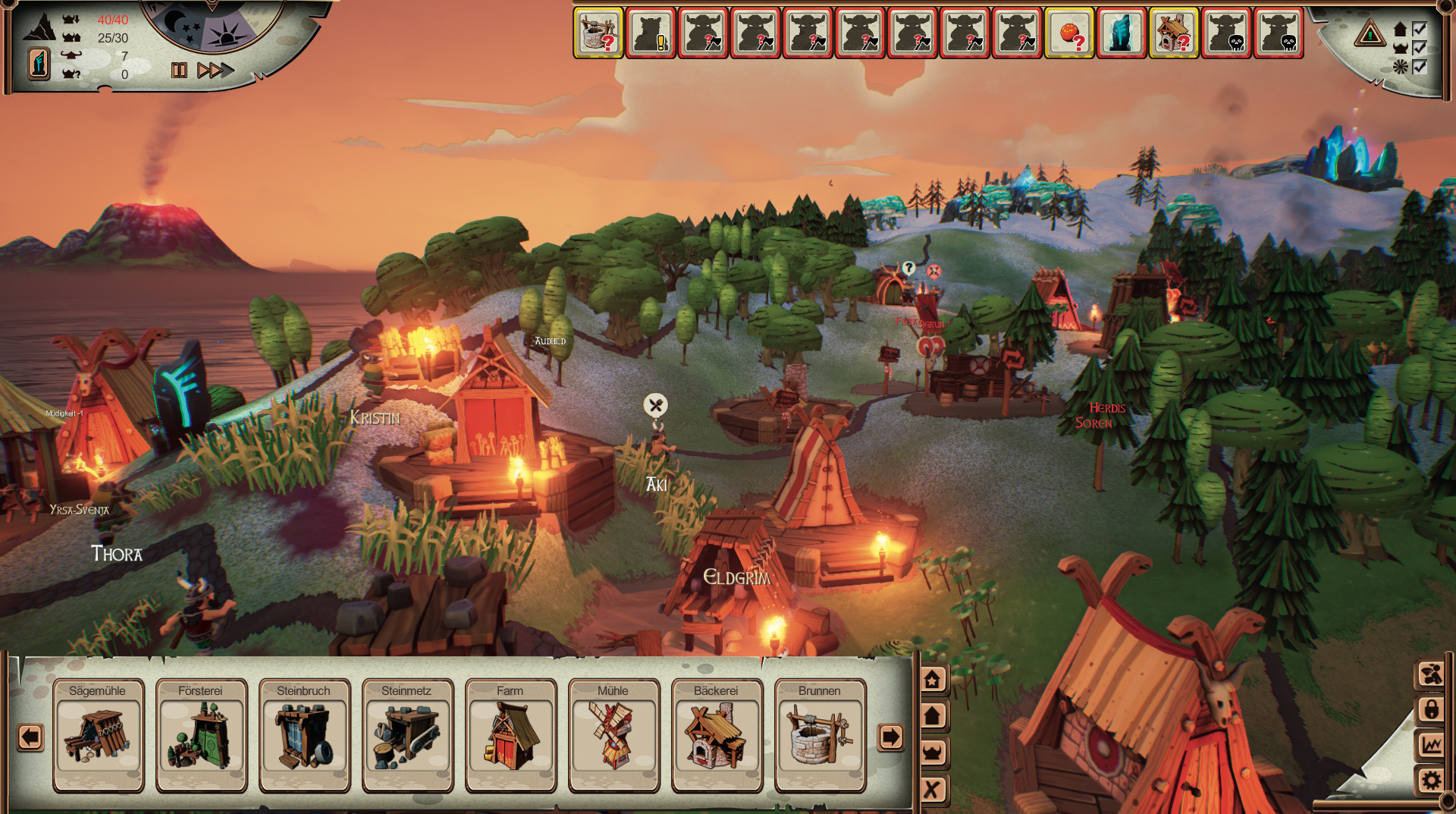The image size is (1456, 814).
Task: Toggle the Viking helmet filter checkbox
Action: point(1420,48)
